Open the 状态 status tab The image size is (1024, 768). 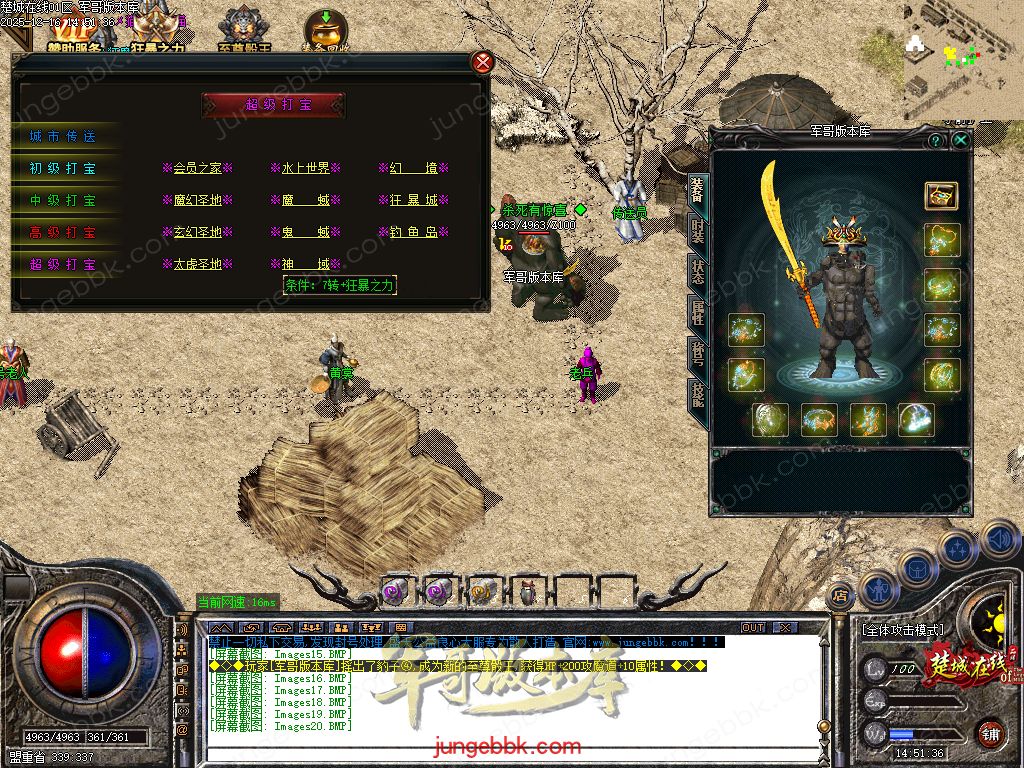pos(697,274)
